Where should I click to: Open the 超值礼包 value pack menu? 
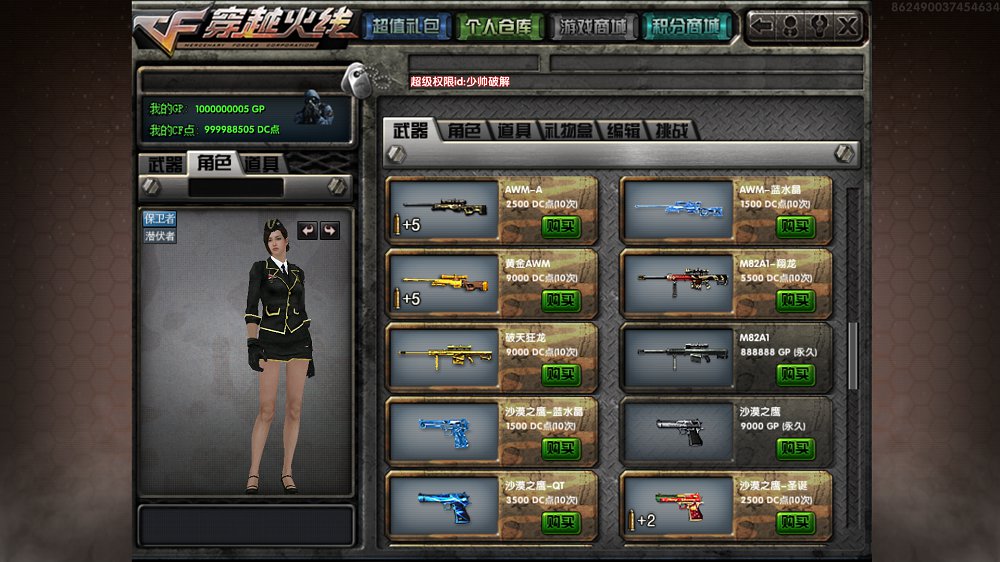coord(404,26)
